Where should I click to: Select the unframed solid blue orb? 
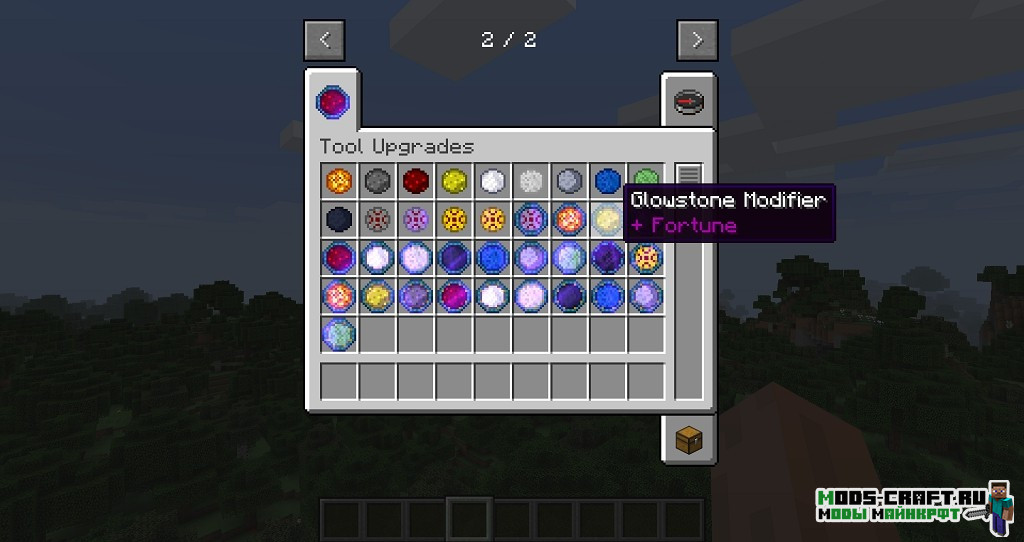608,181
